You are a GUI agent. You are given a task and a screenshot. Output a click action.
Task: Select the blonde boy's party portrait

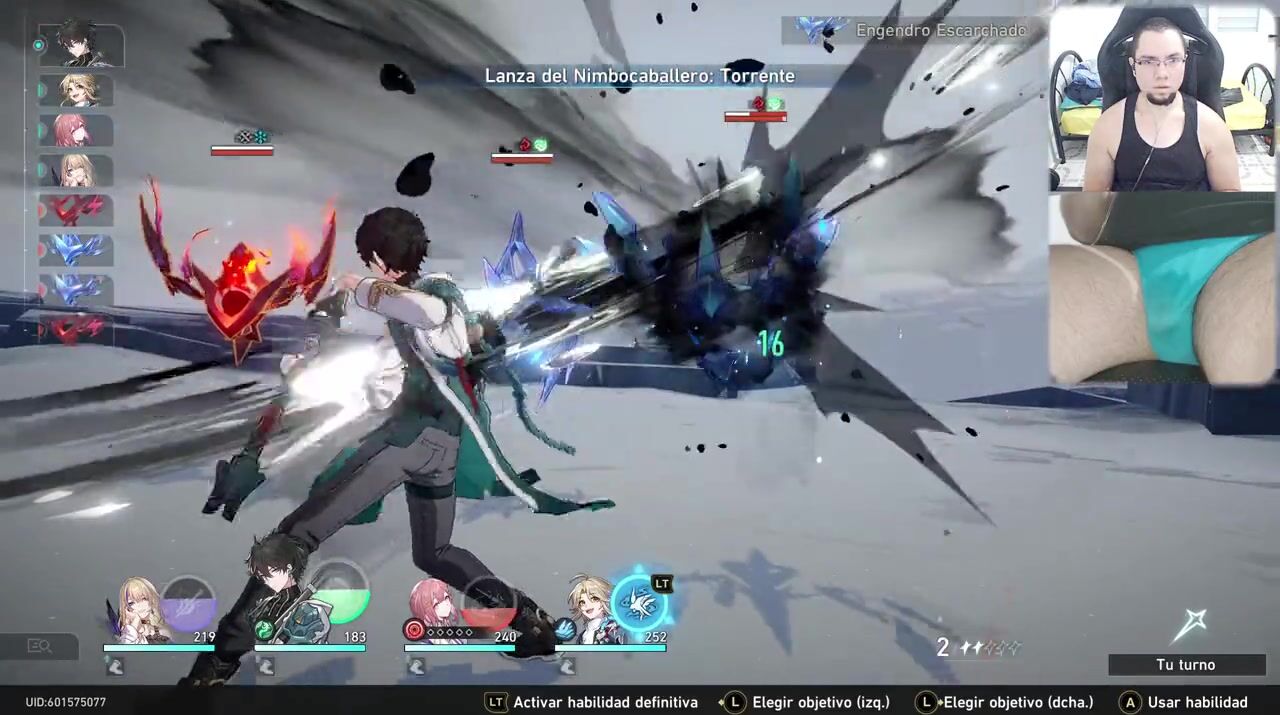click(x=588, y=608)
